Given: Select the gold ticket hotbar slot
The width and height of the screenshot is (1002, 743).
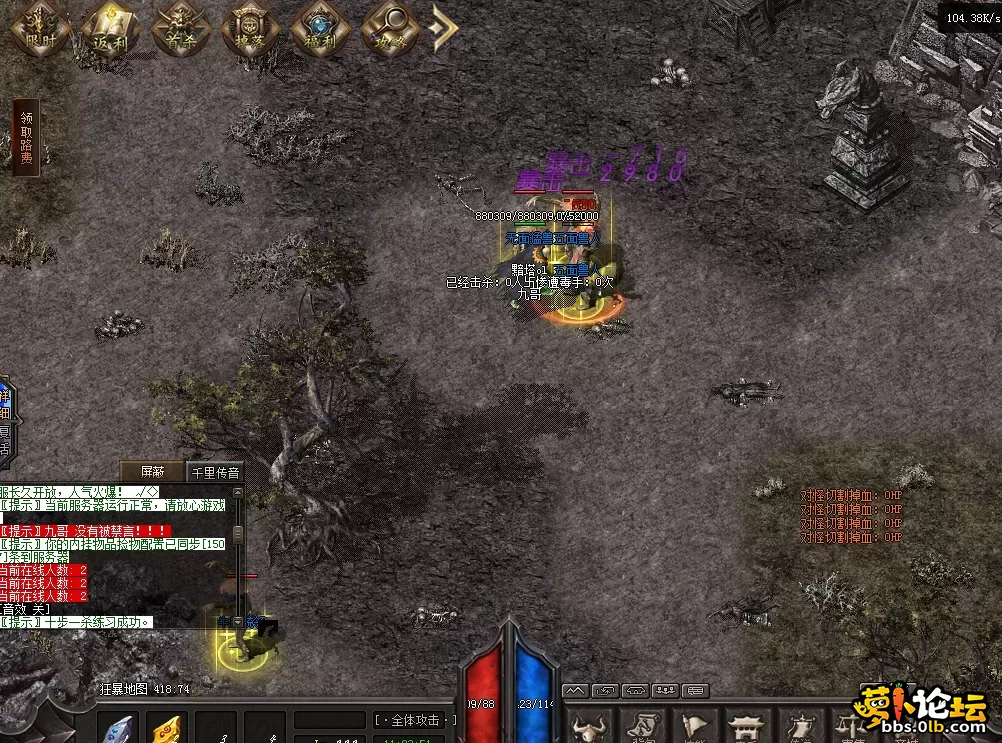Looking at the screenshot, I should (x=167, y=730).
